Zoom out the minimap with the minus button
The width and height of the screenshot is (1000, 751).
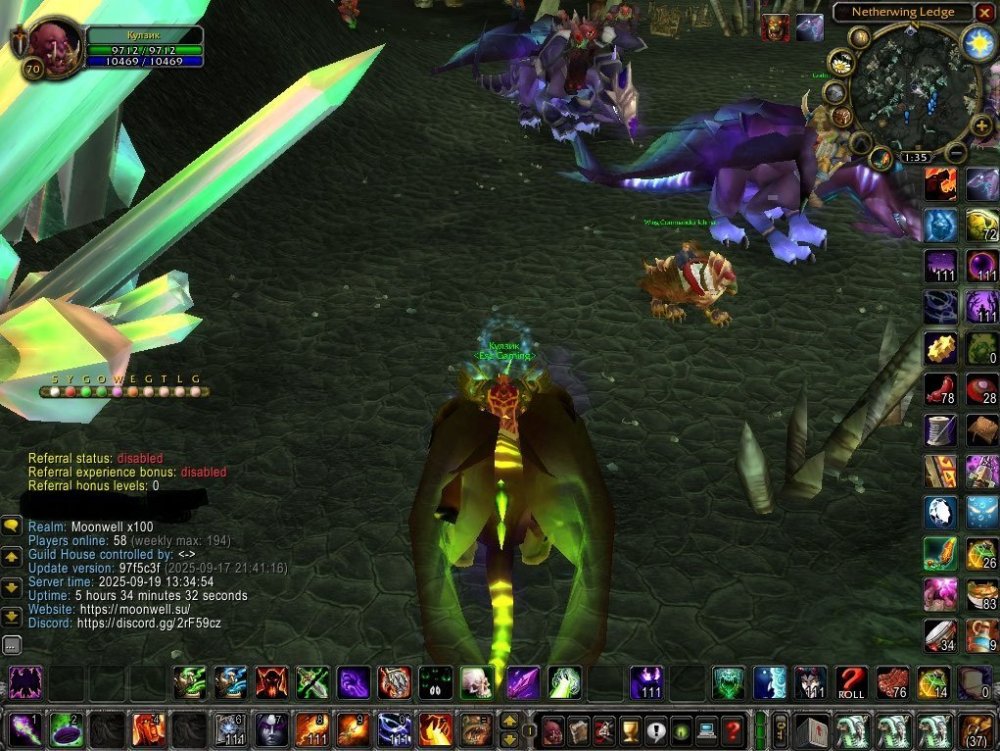(x=956, y=153)
